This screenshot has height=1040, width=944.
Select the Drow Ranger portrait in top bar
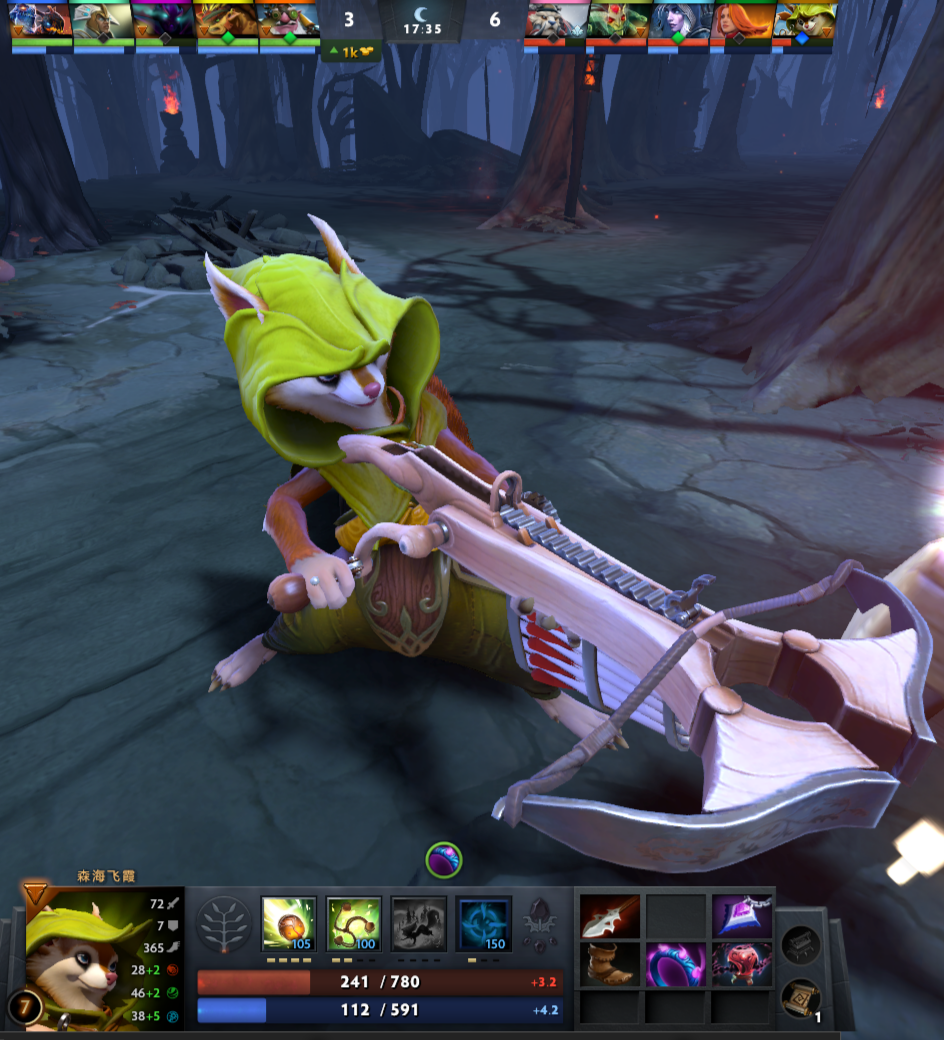click(x=677, y=20)
